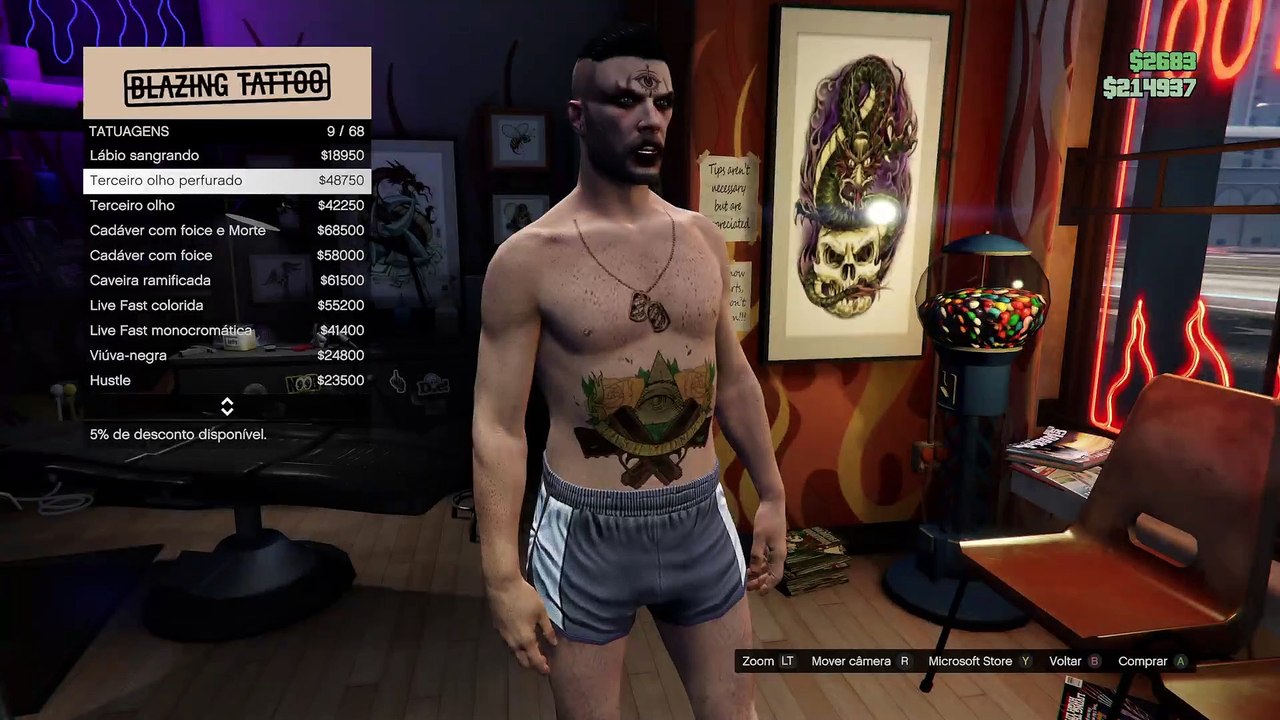The height and width of the screenshot is (720, 1280).
Task: Select the Caveira ramificada tattoo
Action: pyautogui.click(x=227, y=281)
